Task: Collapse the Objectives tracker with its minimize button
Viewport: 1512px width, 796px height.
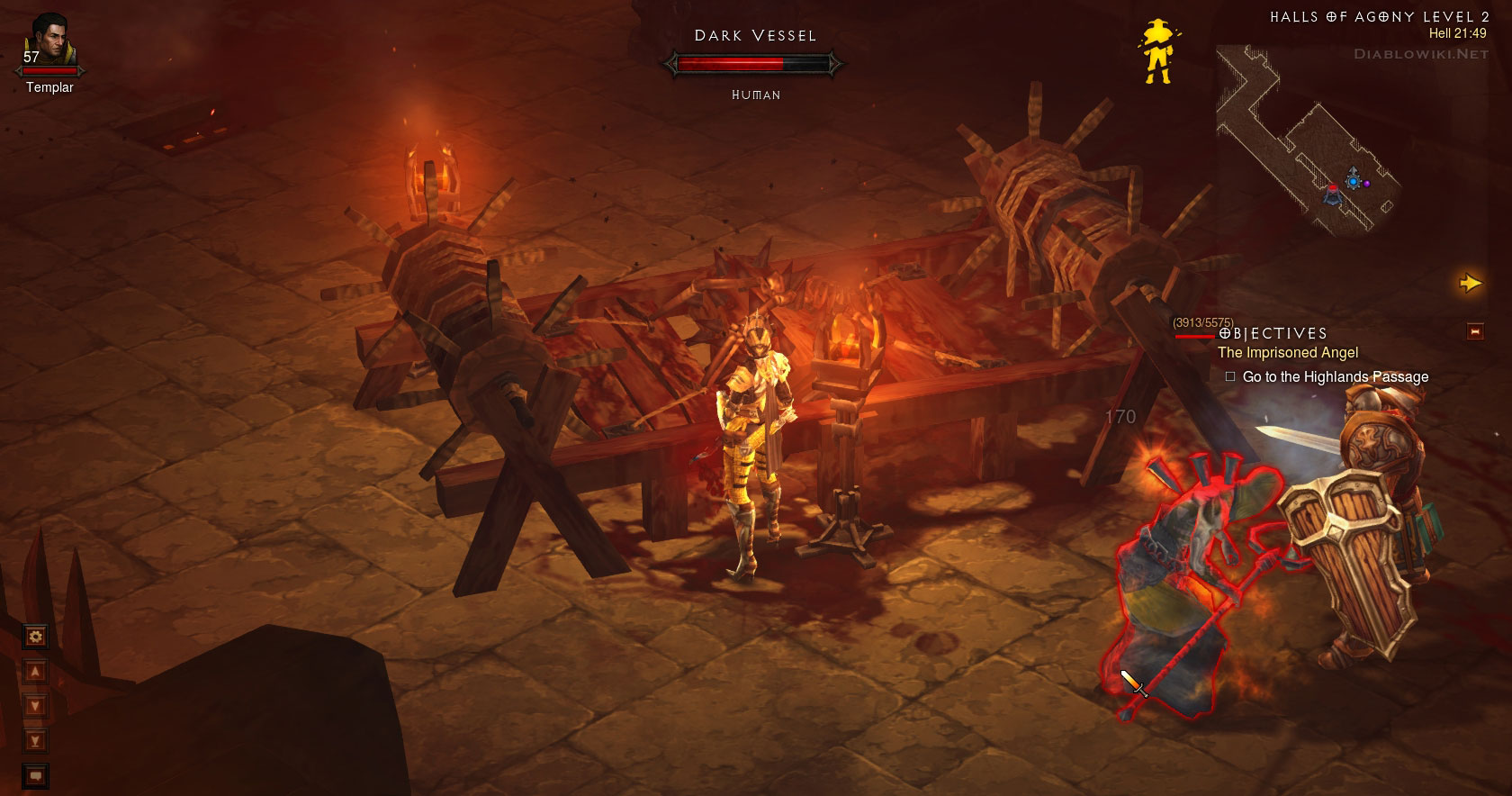Action: [x=1475, y=332]
